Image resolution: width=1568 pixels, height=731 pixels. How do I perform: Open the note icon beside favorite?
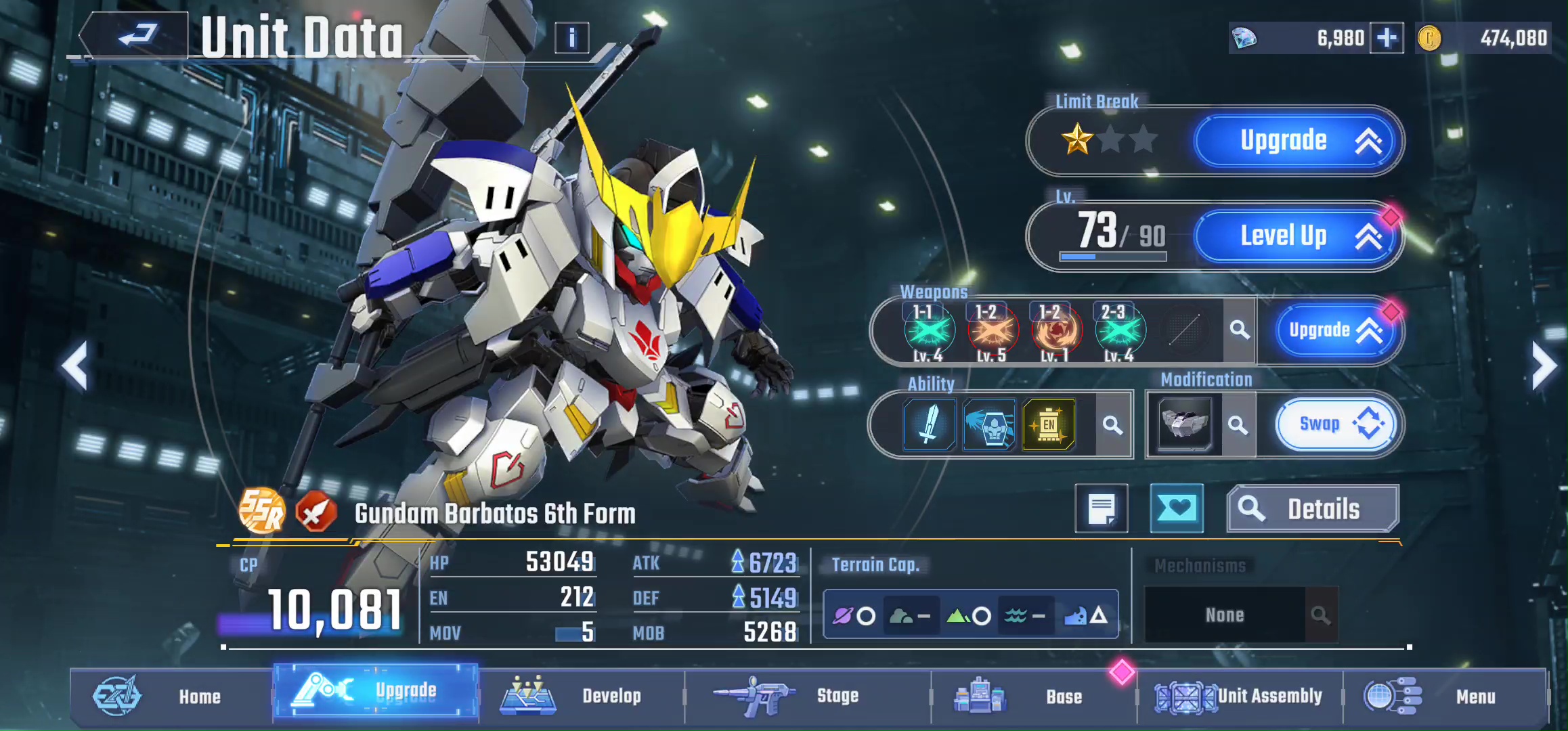[x=1102, y=508]
